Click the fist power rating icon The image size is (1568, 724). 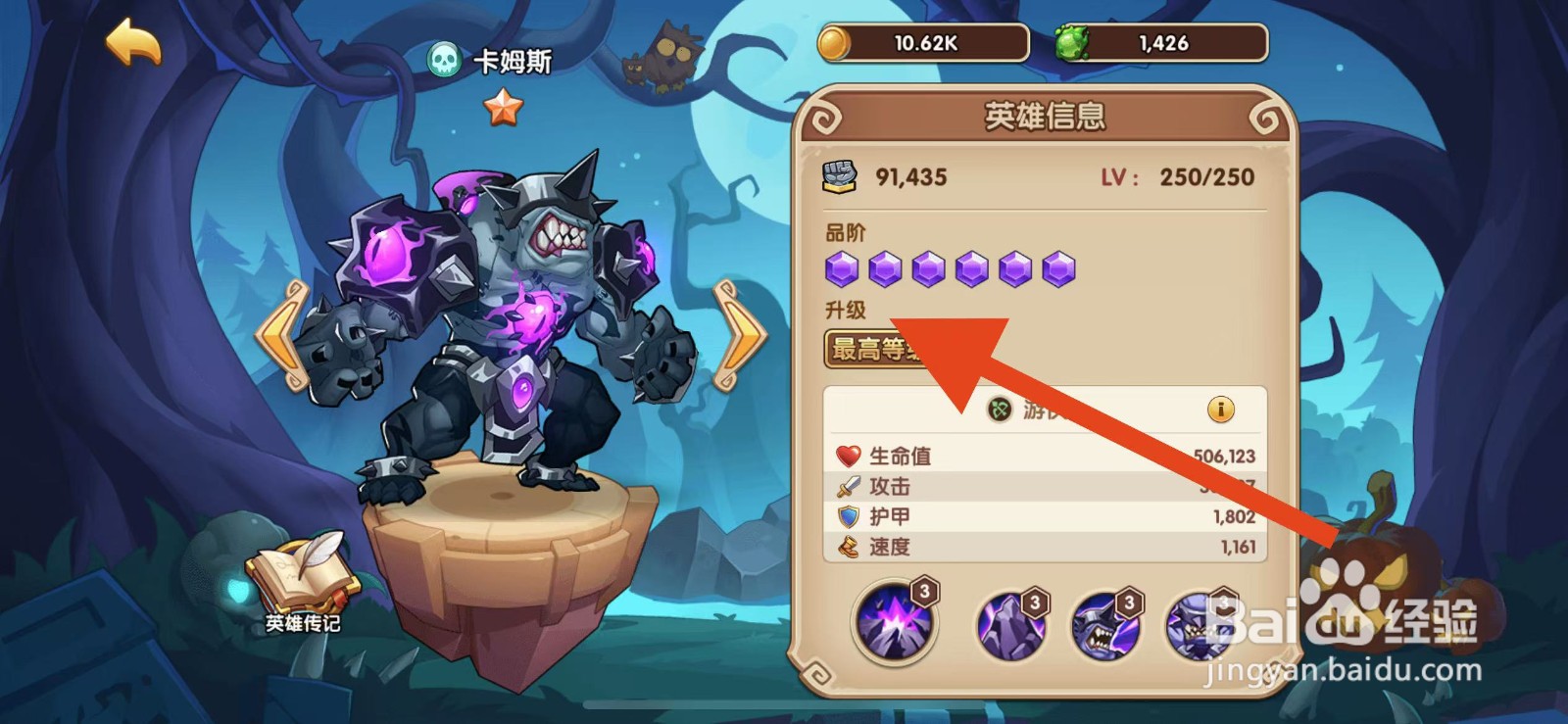point(839,175)
